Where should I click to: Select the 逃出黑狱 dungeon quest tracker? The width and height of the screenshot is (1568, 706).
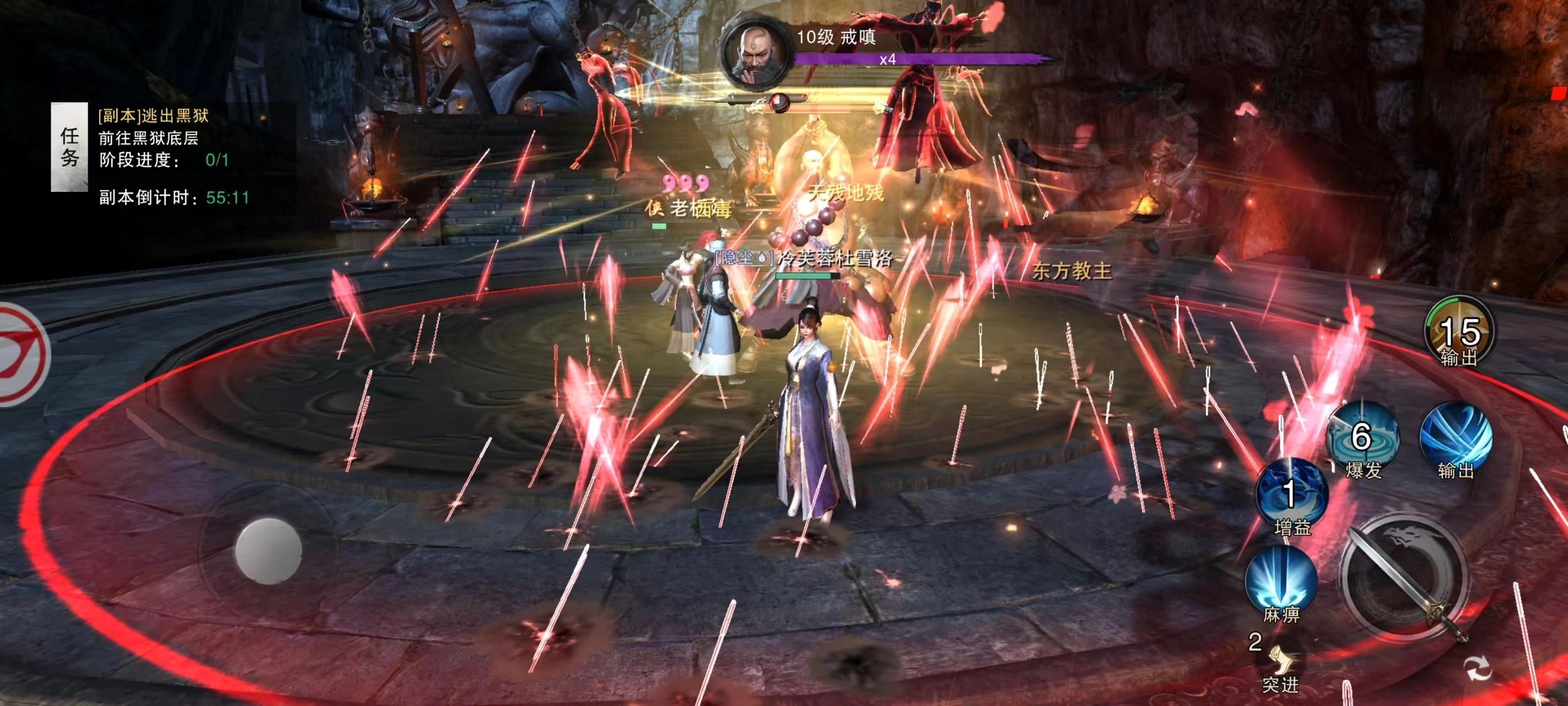pos(153,115)
